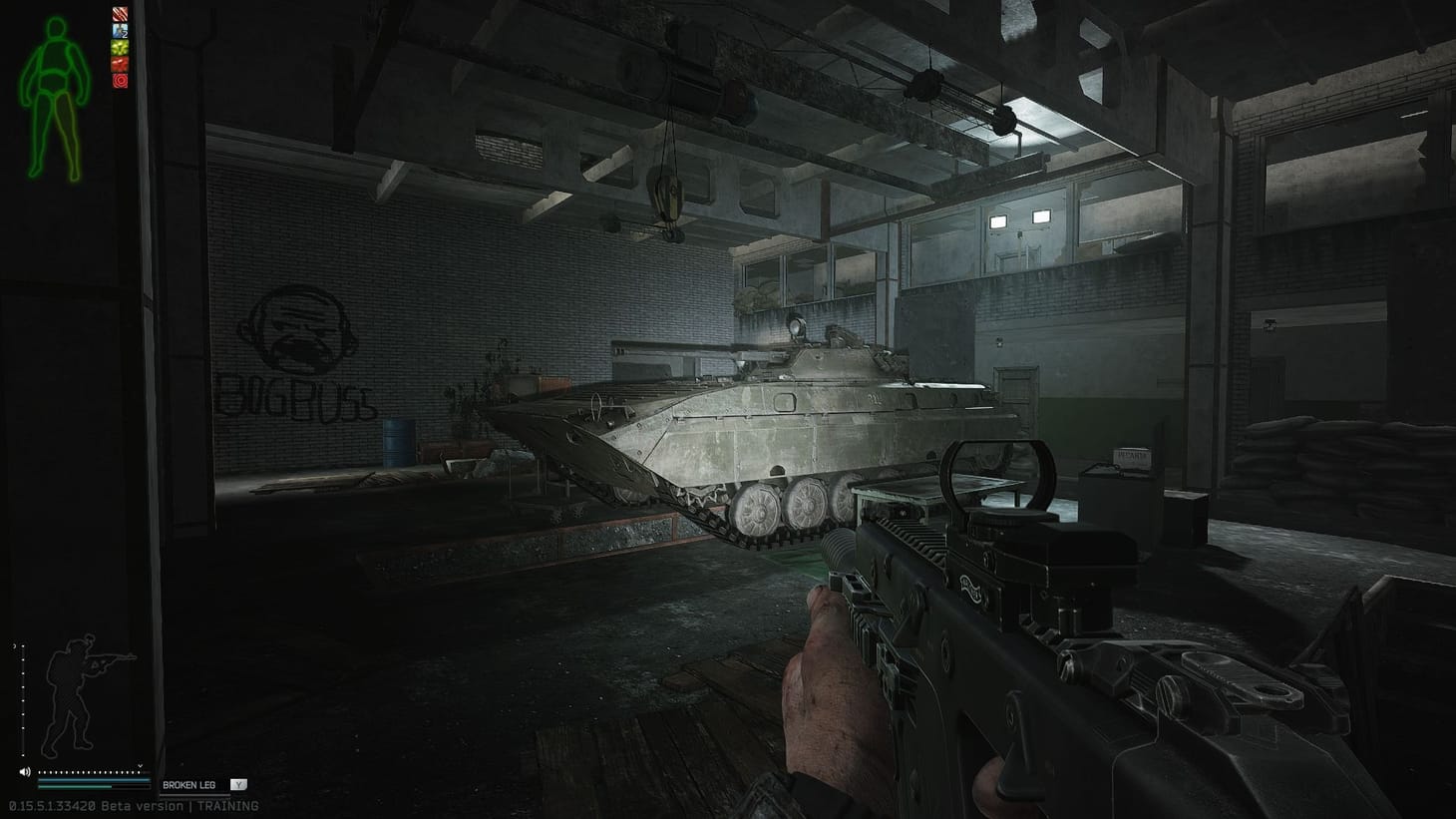Select the AI-2 medkit quick-slot icon
This screenshot has height=819, width=1456.
(x=119, y=30)
